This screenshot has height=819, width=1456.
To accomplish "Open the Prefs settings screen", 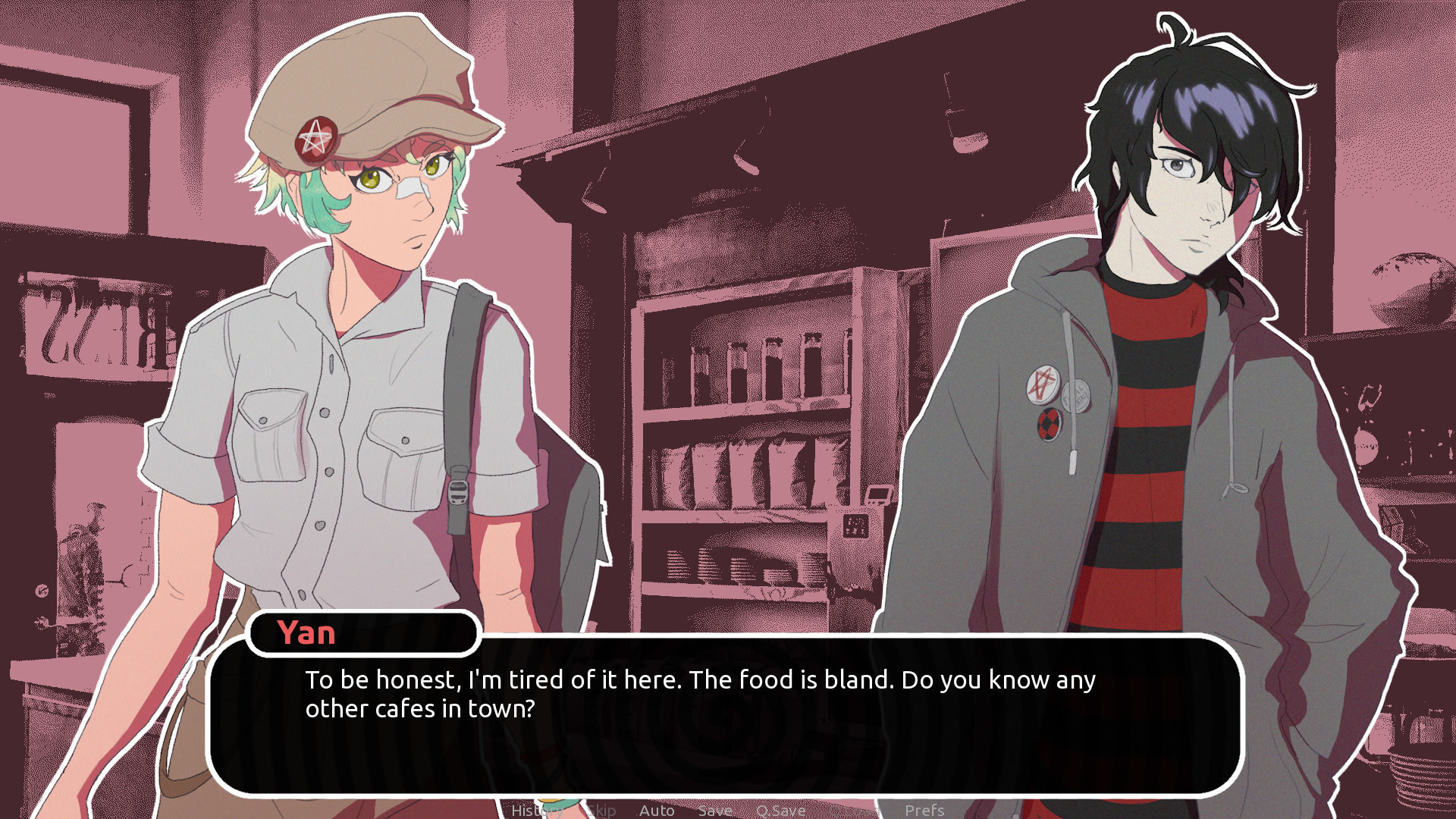I will point(925,810).
